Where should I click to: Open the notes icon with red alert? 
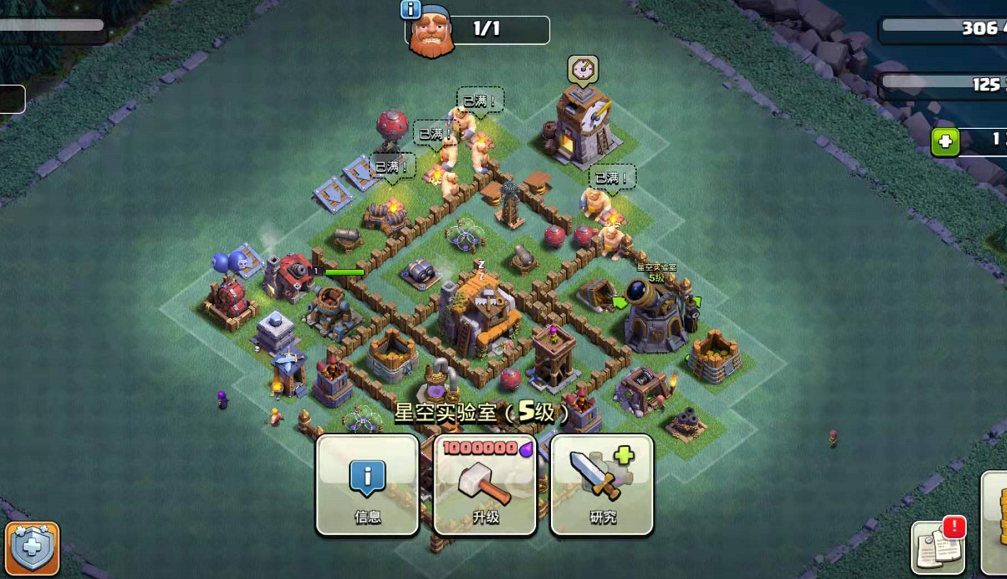point(937,548)
